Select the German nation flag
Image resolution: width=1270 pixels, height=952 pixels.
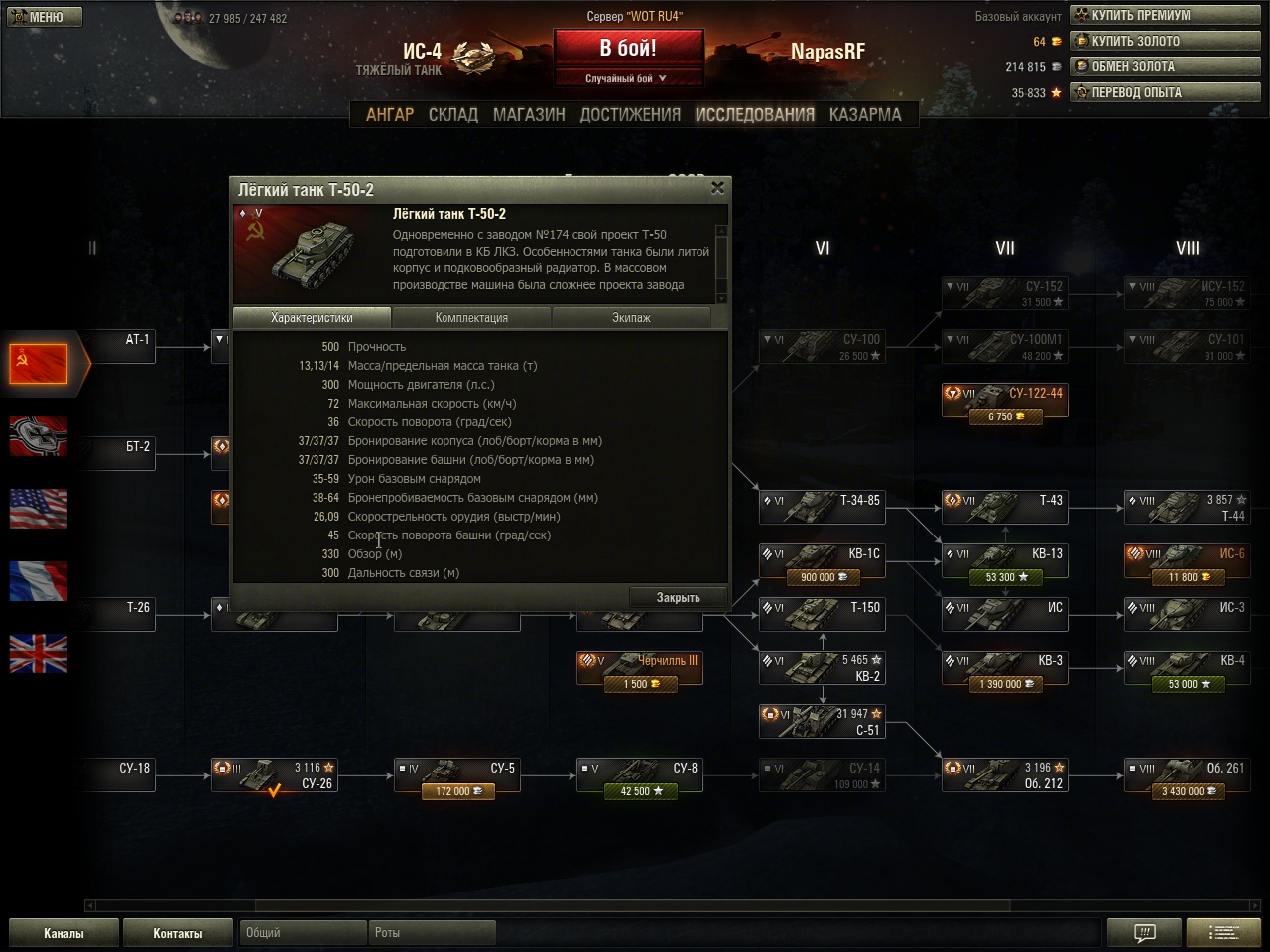coord(39,436)
